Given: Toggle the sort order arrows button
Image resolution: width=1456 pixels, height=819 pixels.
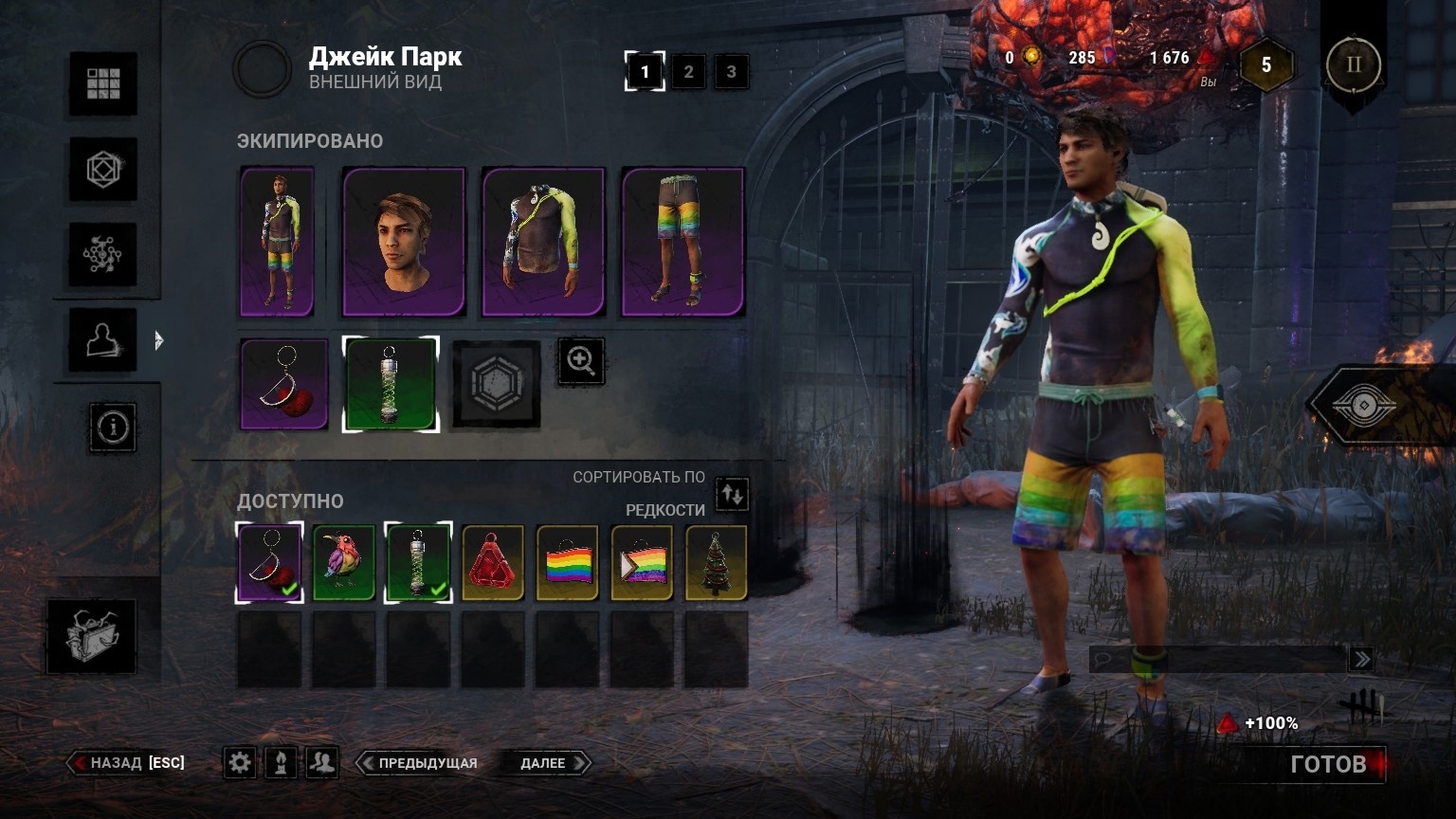Looking at the screenshot, I should tap(732, 494).
